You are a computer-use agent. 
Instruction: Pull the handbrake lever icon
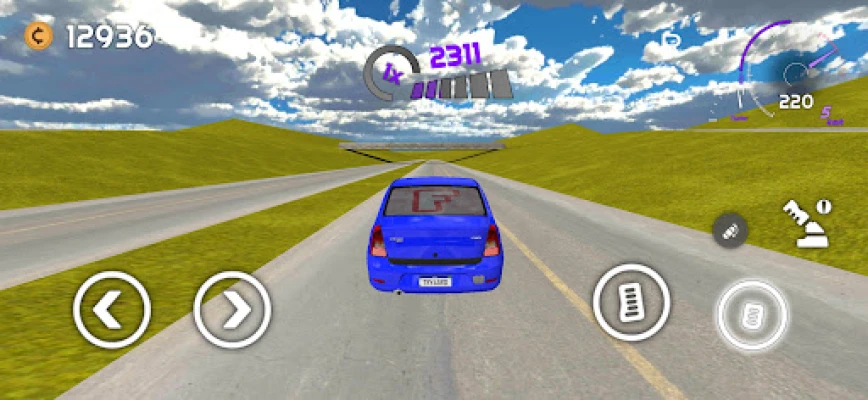(x=804, y=225)
